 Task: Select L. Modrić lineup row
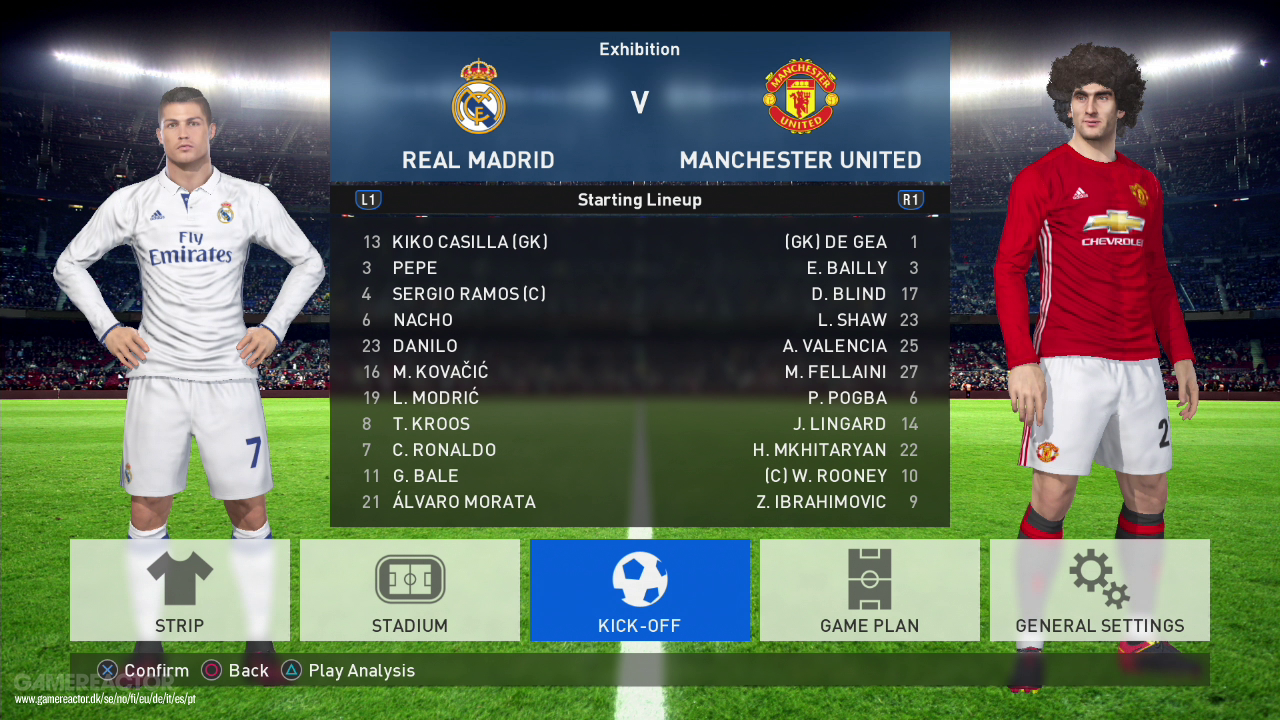436,398
